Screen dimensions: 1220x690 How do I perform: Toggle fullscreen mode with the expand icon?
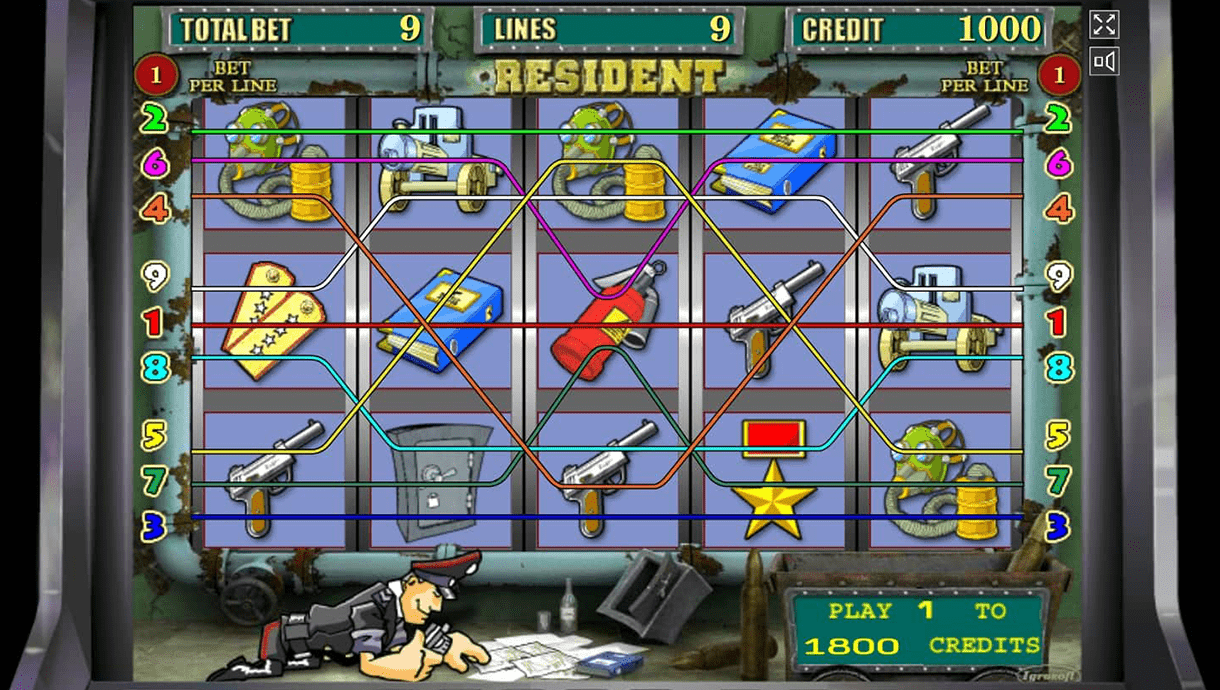click(x=1104, y=25)
